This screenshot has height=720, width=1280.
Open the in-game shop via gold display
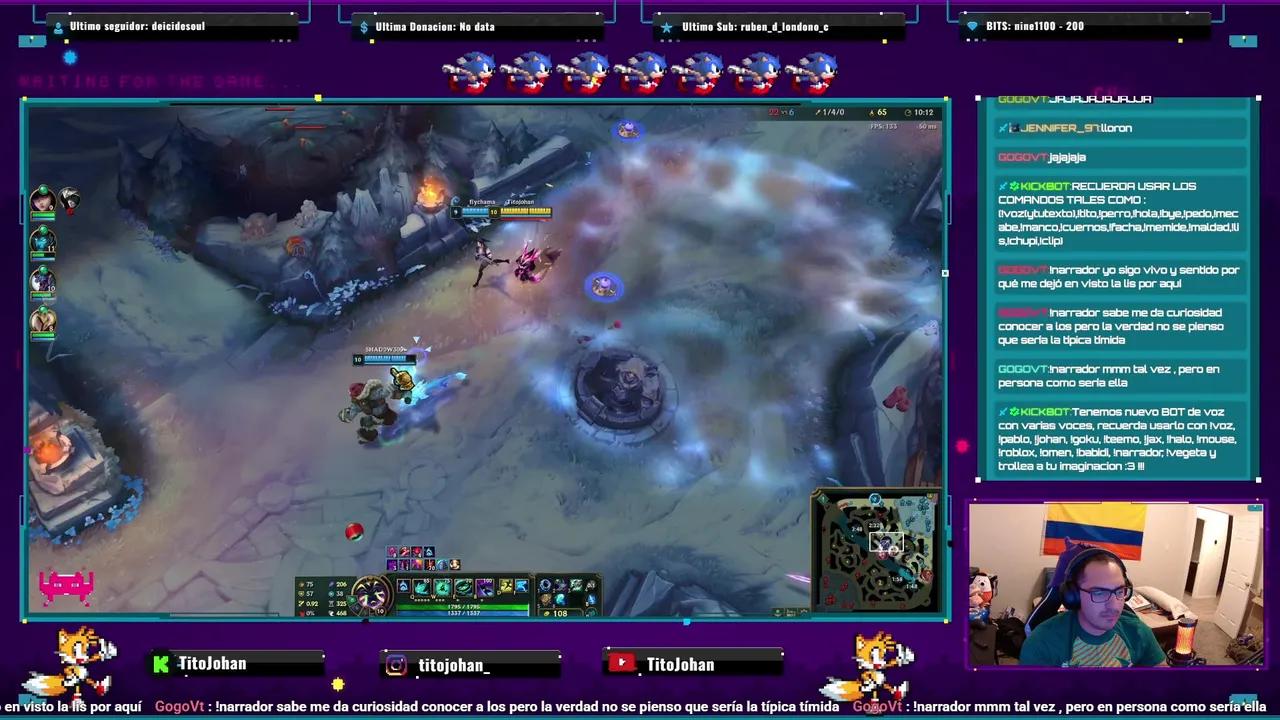click(558, 613)
